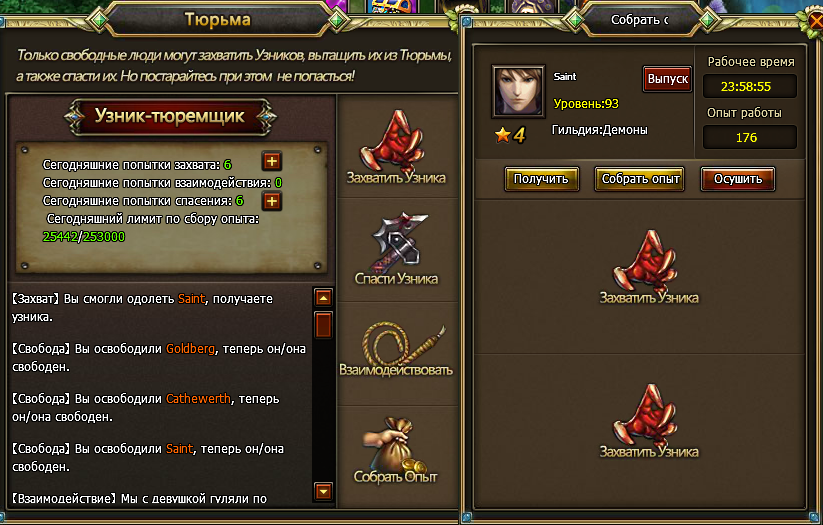823x525 pixels.
Task: Click the yellow Собрать опыт button
Action: coord(639,179)
